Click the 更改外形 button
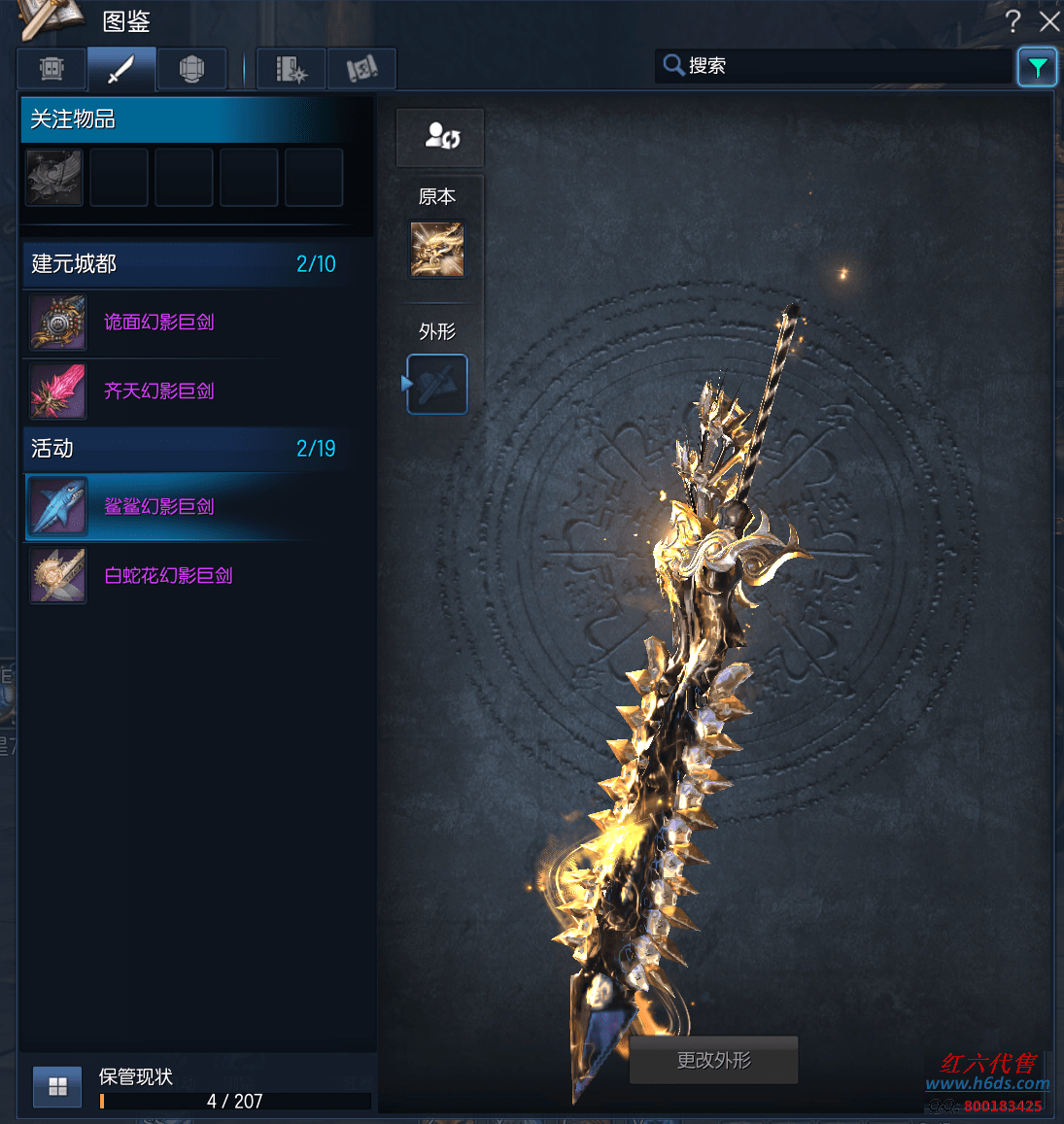The image size is (1064, 1124). click(714, 1061)
